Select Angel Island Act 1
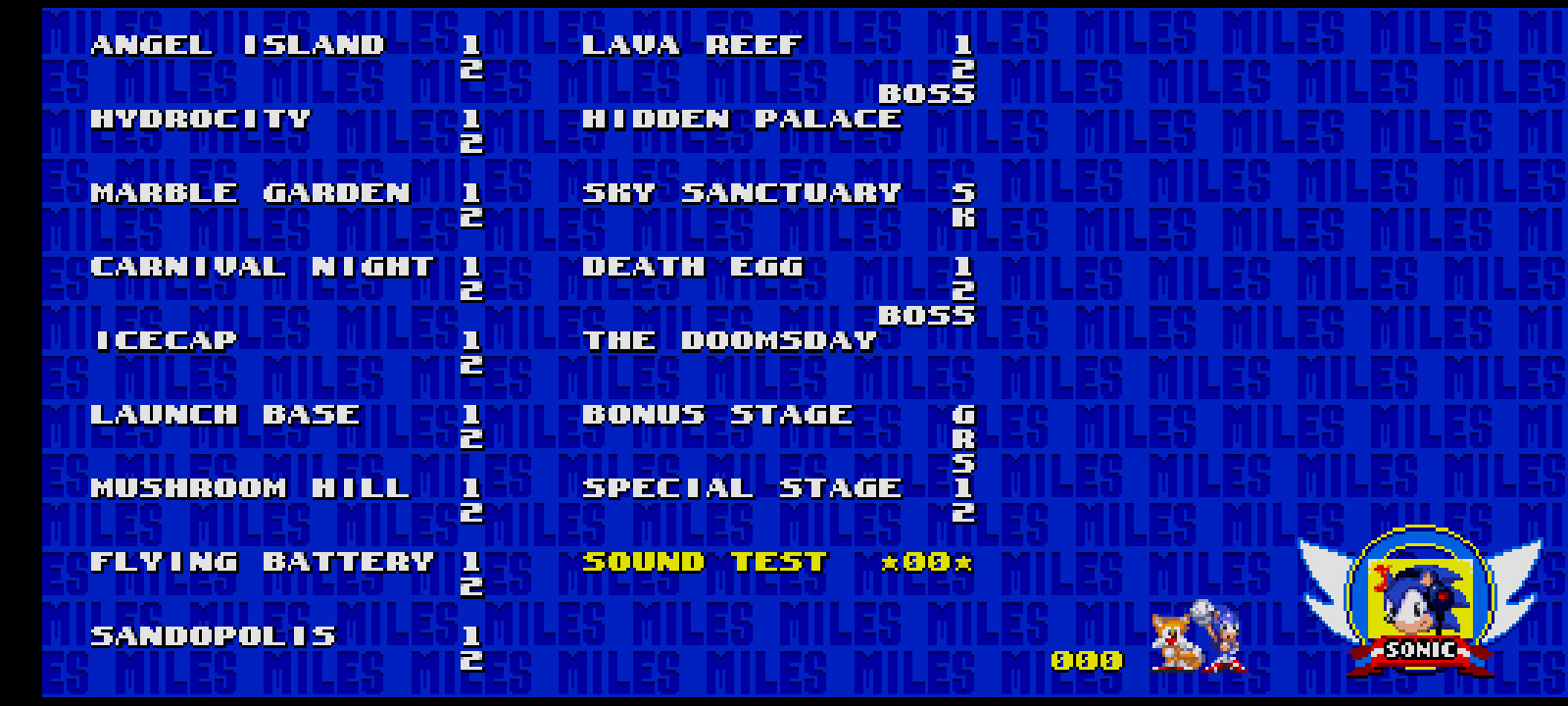Image resolution: width=1568 pixels, height=706 pixels. [471, 45]
